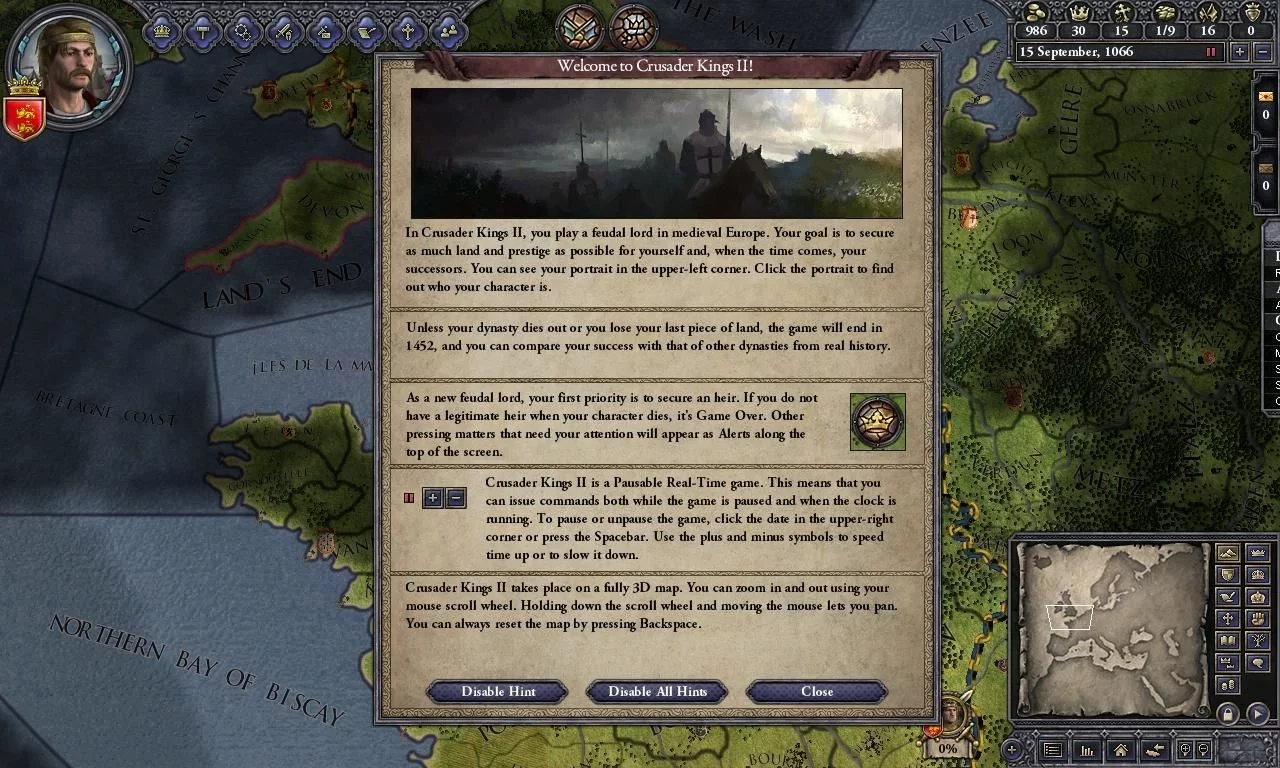Decrease game speed with top-right minus
The height and width of the screenshot is (768, 1280).
[x=1264, y=52]
